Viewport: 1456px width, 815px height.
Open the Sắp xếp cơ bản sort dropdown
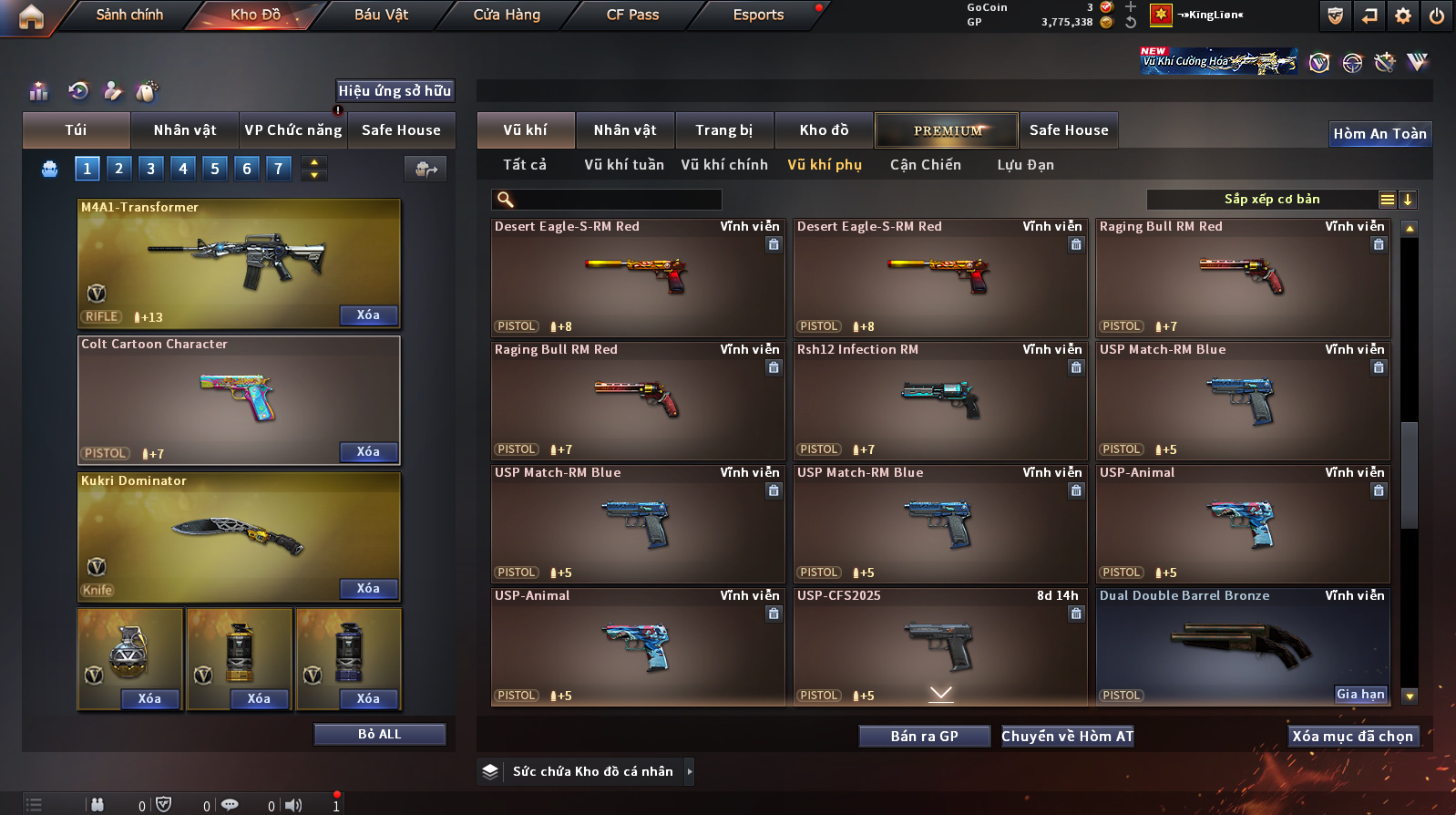tap(1272, 200)
